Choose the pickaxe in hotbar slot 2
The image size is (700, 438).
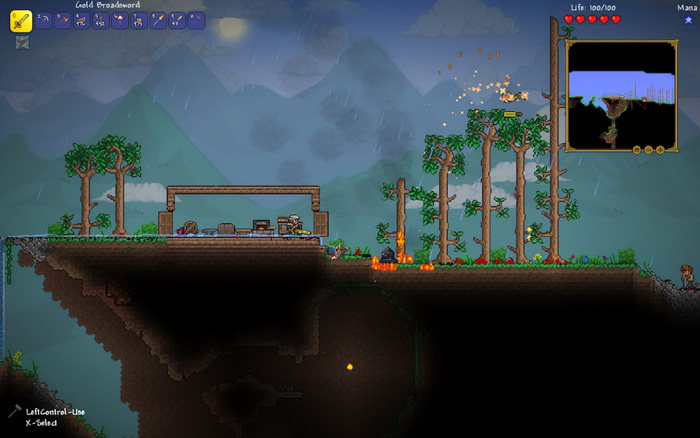click(x=43, y=20)
